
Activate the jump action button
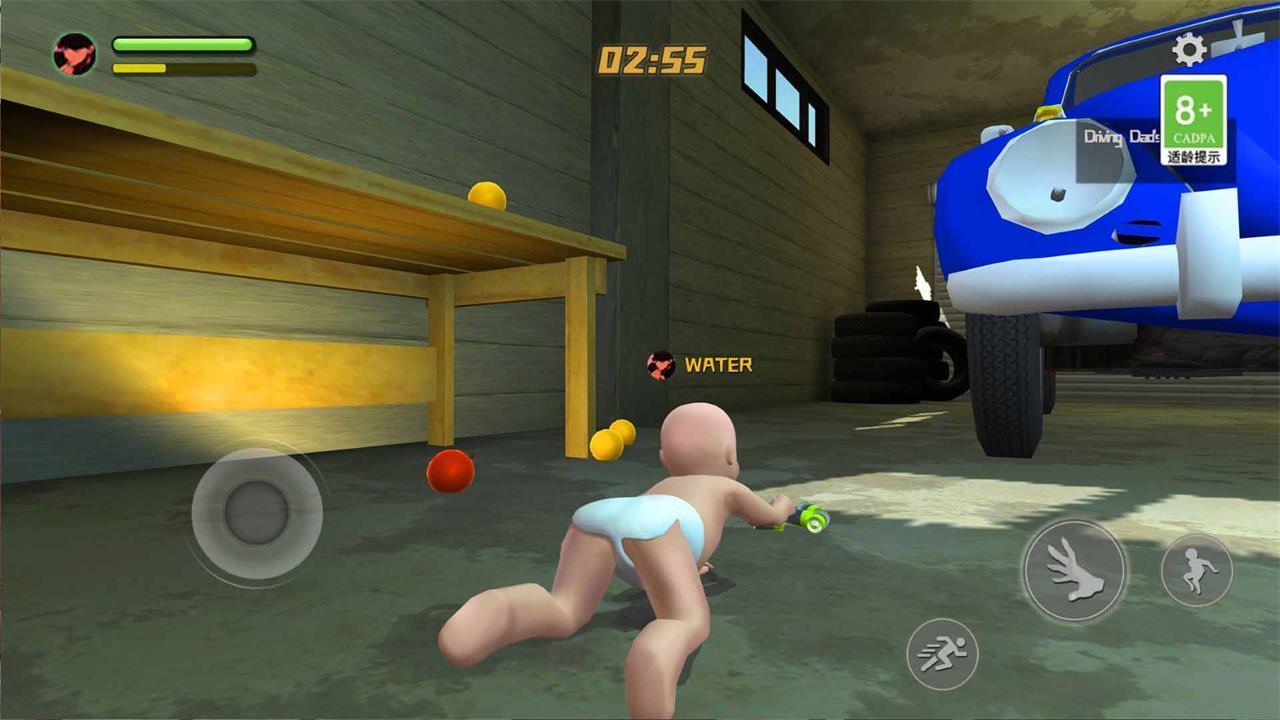[1196, 570]
